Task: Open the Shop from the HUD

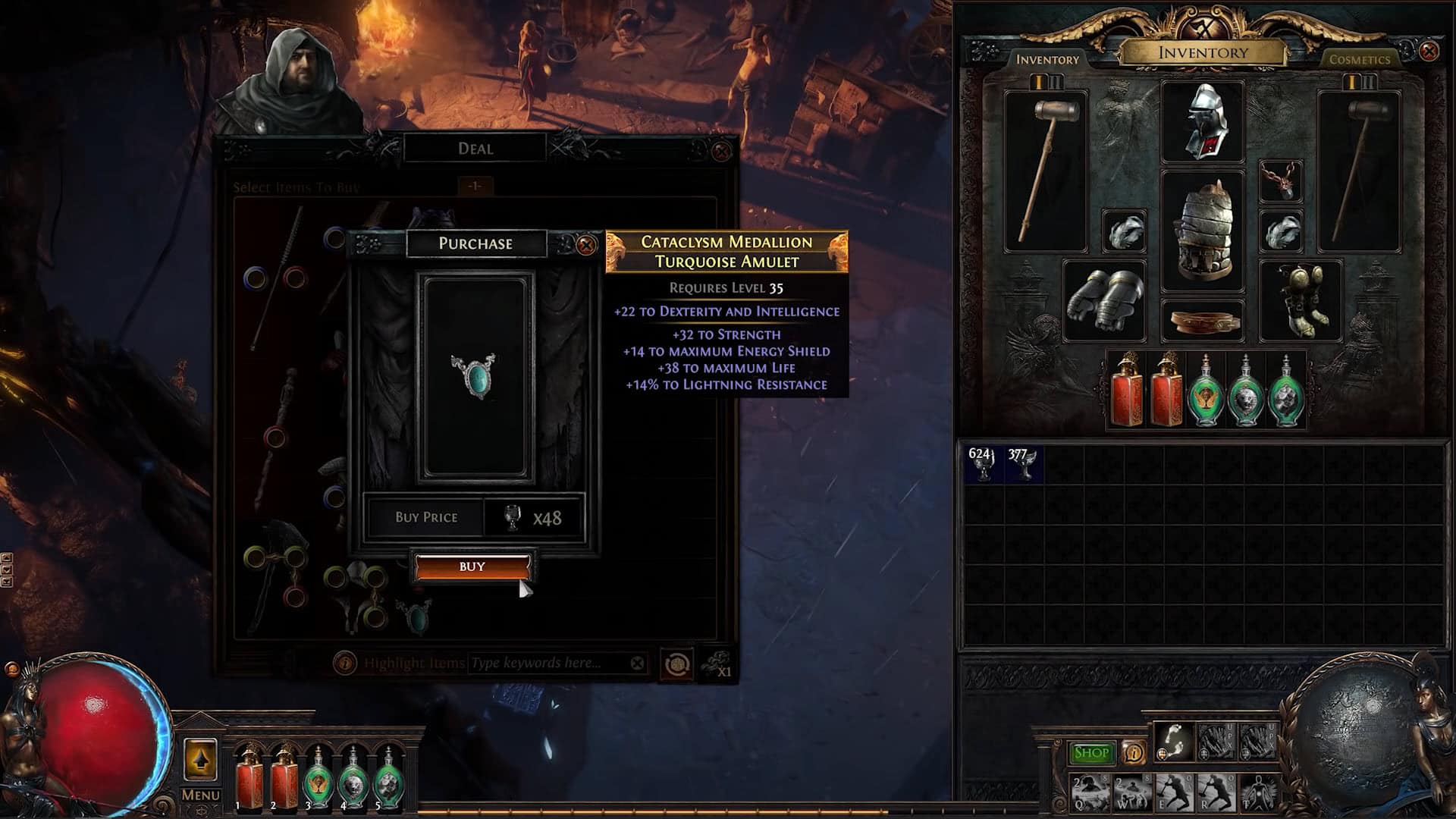Action: [x=1091, y=752]
